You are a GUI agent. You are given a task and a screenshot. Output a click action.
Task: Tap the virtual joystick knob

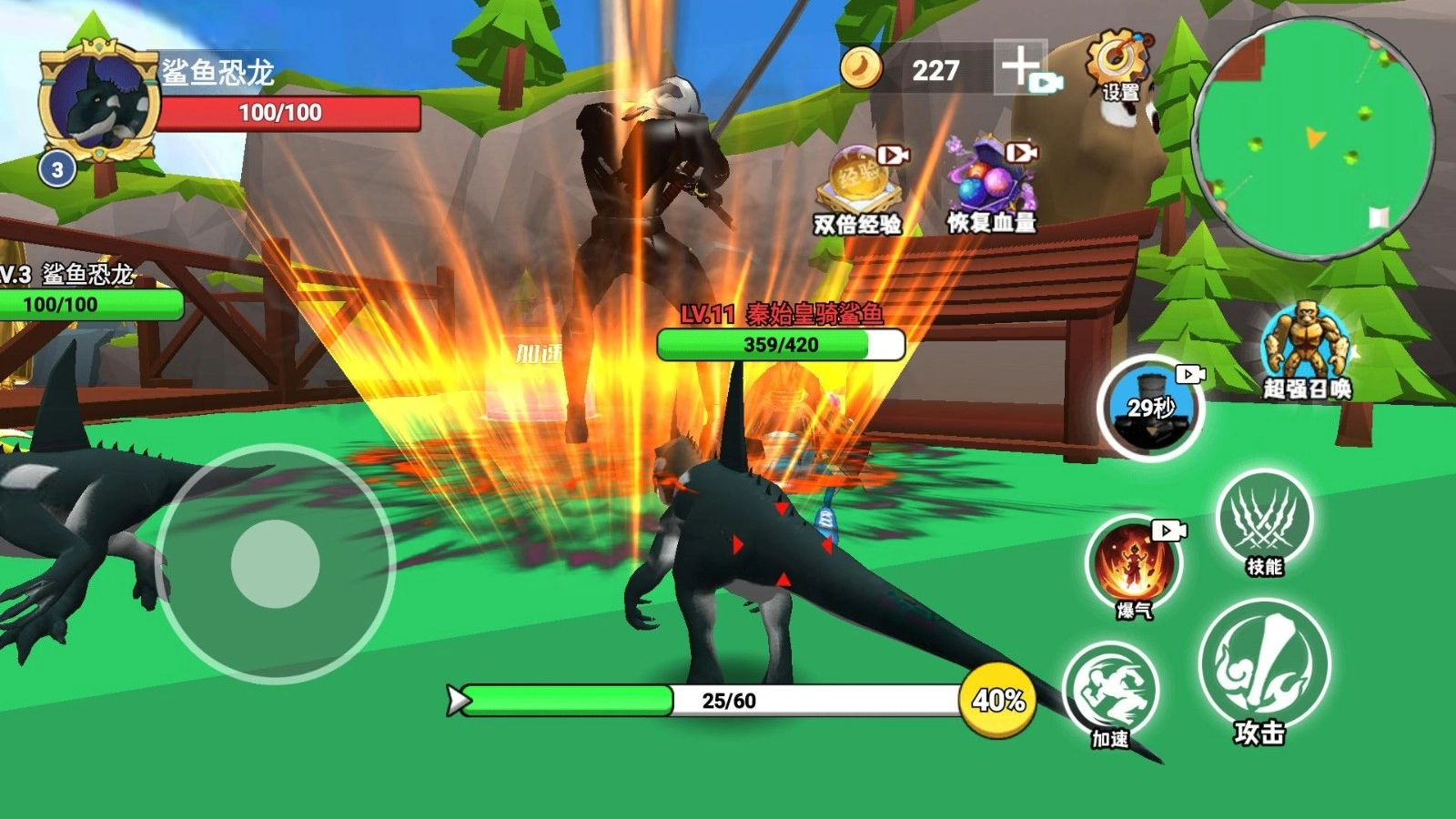pyautogui.click(x=275, y=563)
